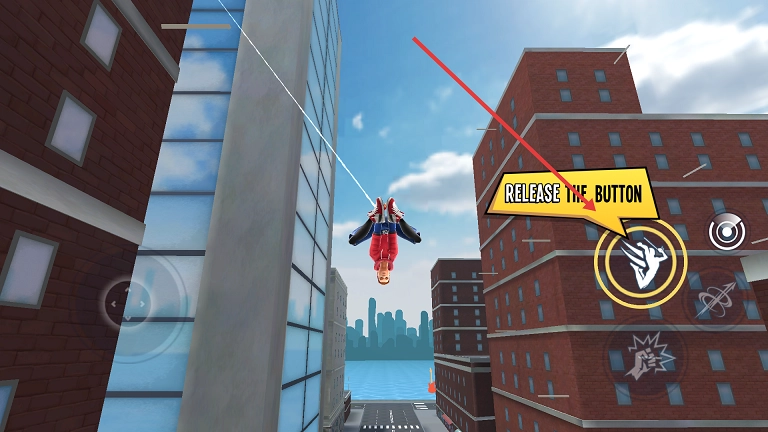Tap the highlighted web-swing button
Screen dimensions: 768x432
[640, 260]
